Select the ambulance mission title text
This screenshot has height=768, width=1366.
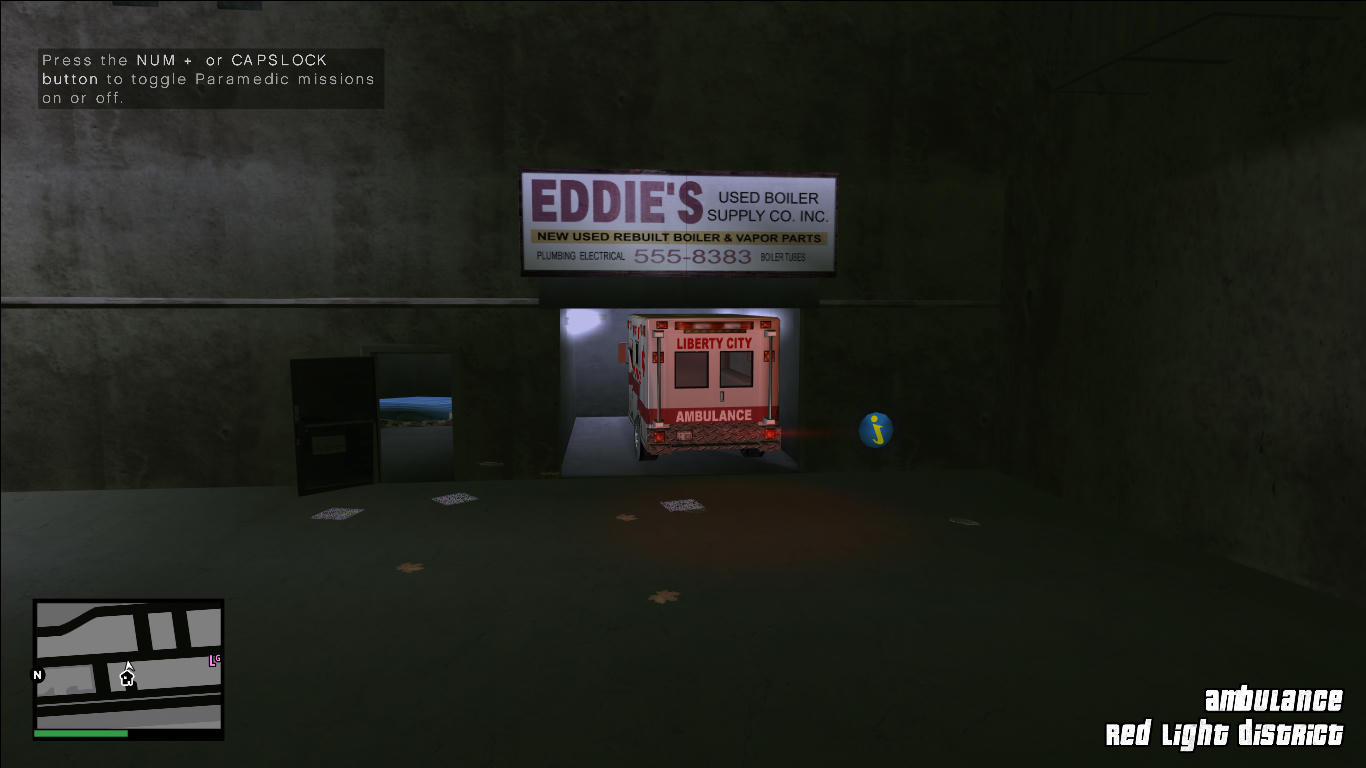1274,698
